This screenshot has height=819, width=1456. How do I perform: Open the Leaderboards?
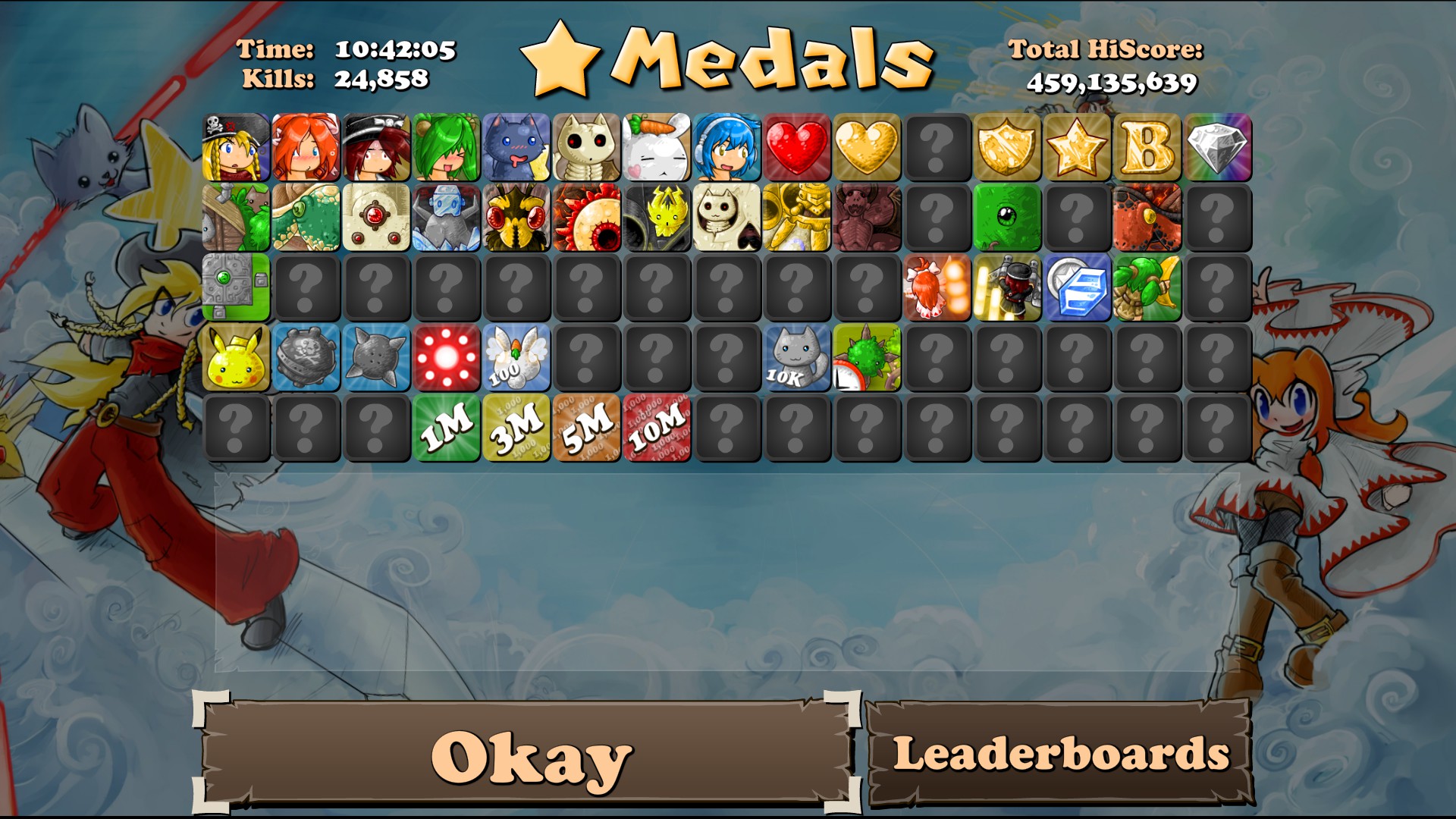click(x=1060, y=753)
